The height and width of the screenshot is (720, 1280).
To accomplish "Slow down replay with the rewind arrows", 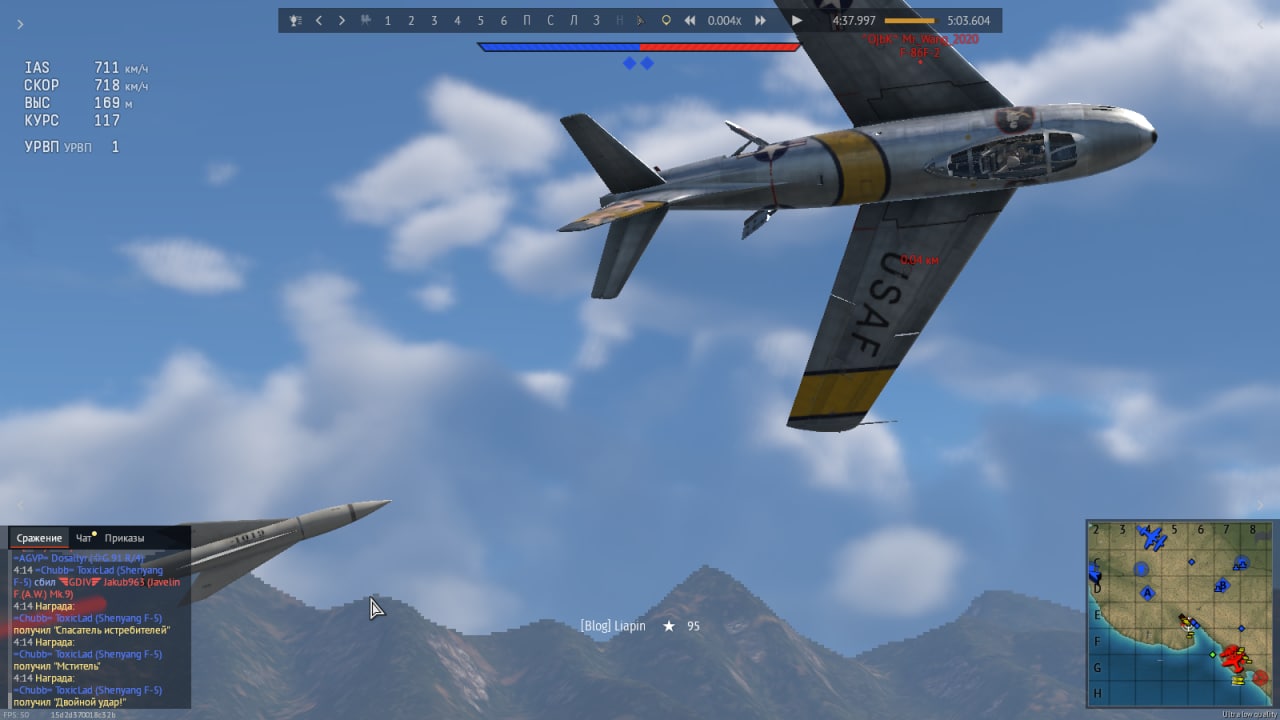I will click(690, 20).
